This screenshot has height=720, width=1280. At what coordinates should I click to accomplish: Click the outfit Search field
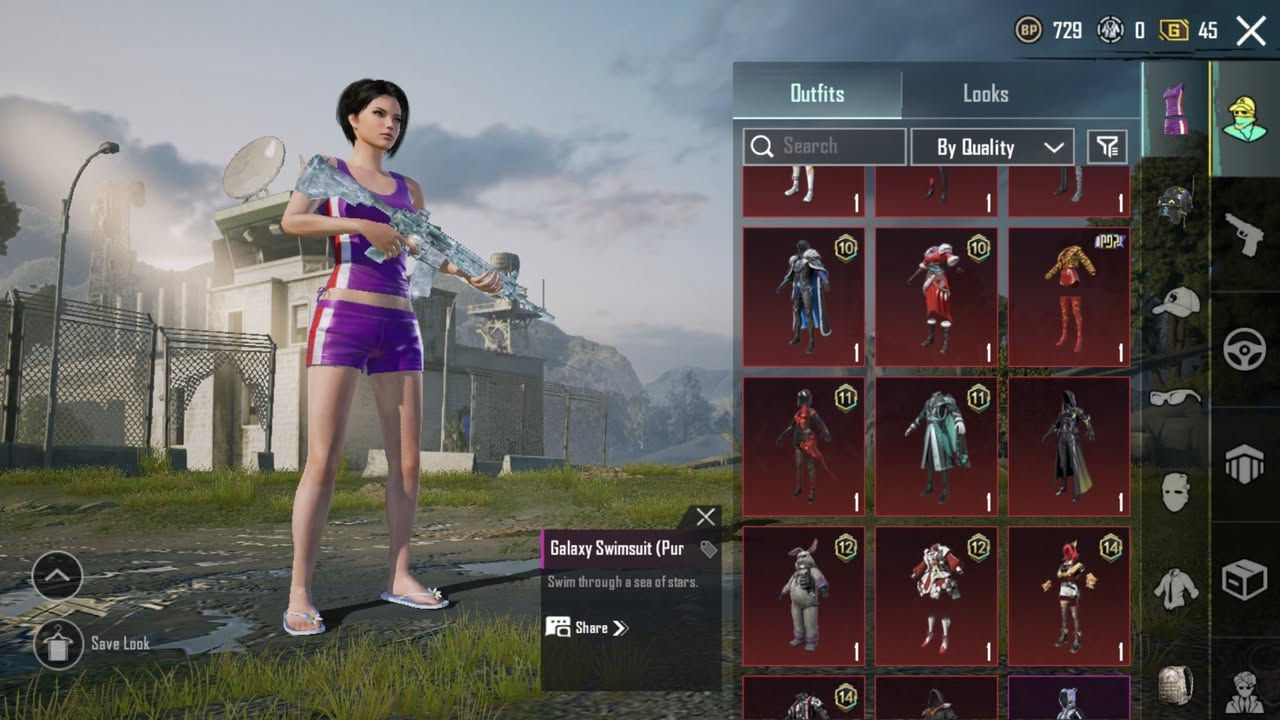pos(824,147)
